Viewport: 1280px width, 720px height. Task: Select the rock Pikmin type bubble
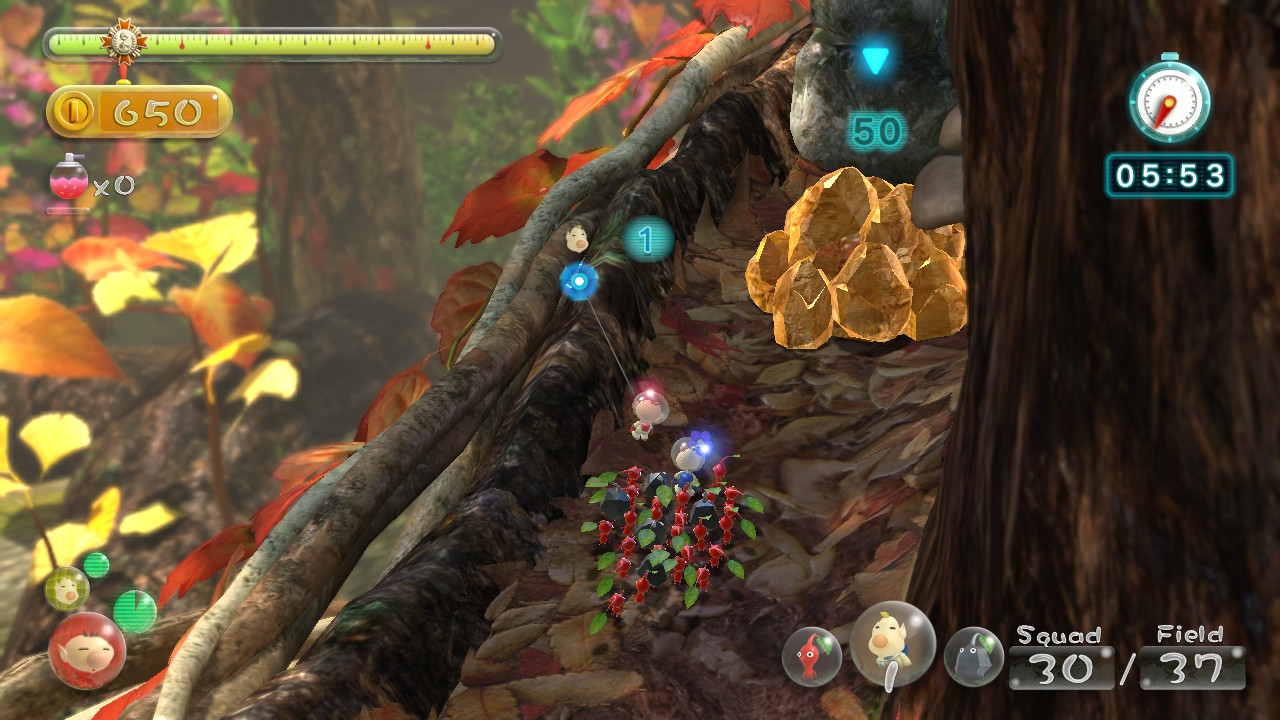tap(973, 656)
